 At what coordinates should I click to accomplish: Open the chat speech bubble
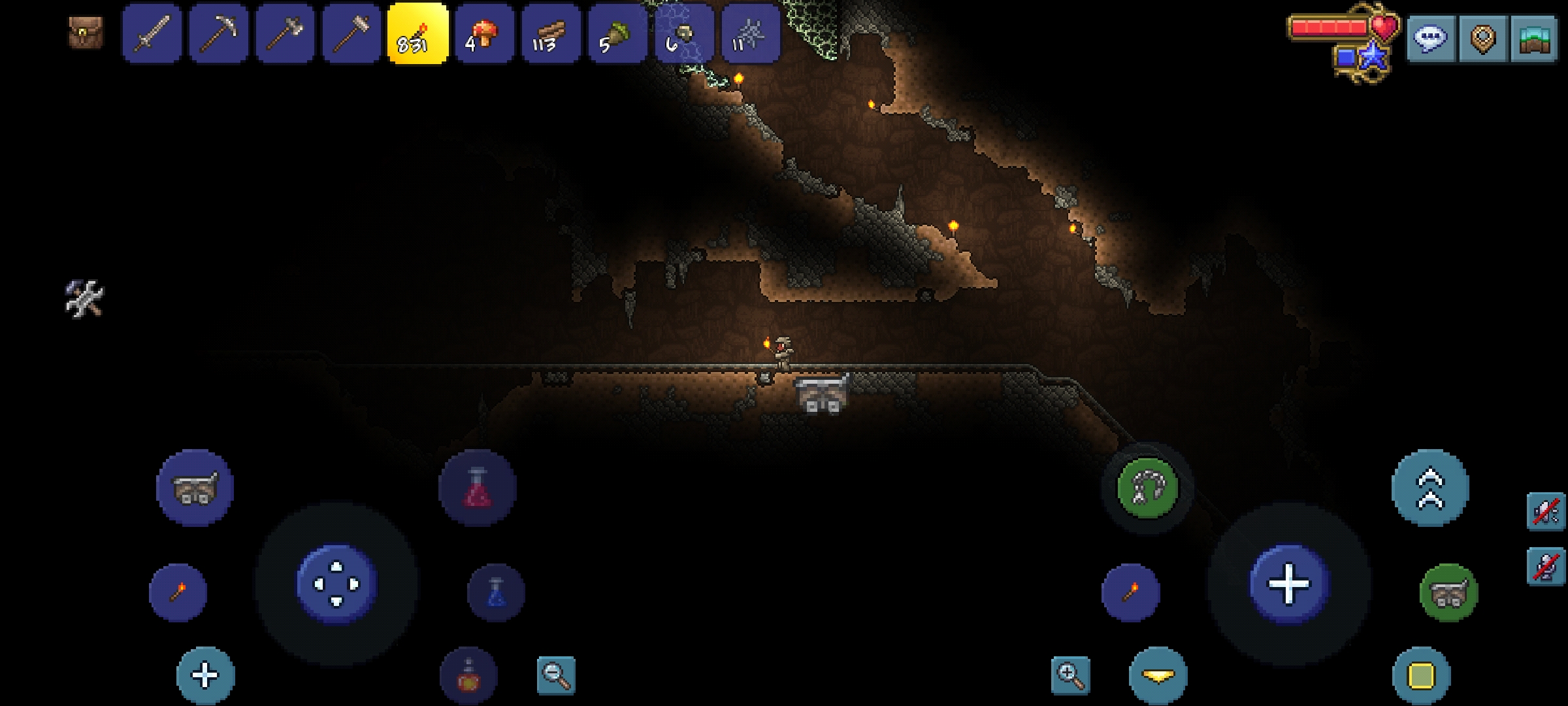tap(1430, 39)
